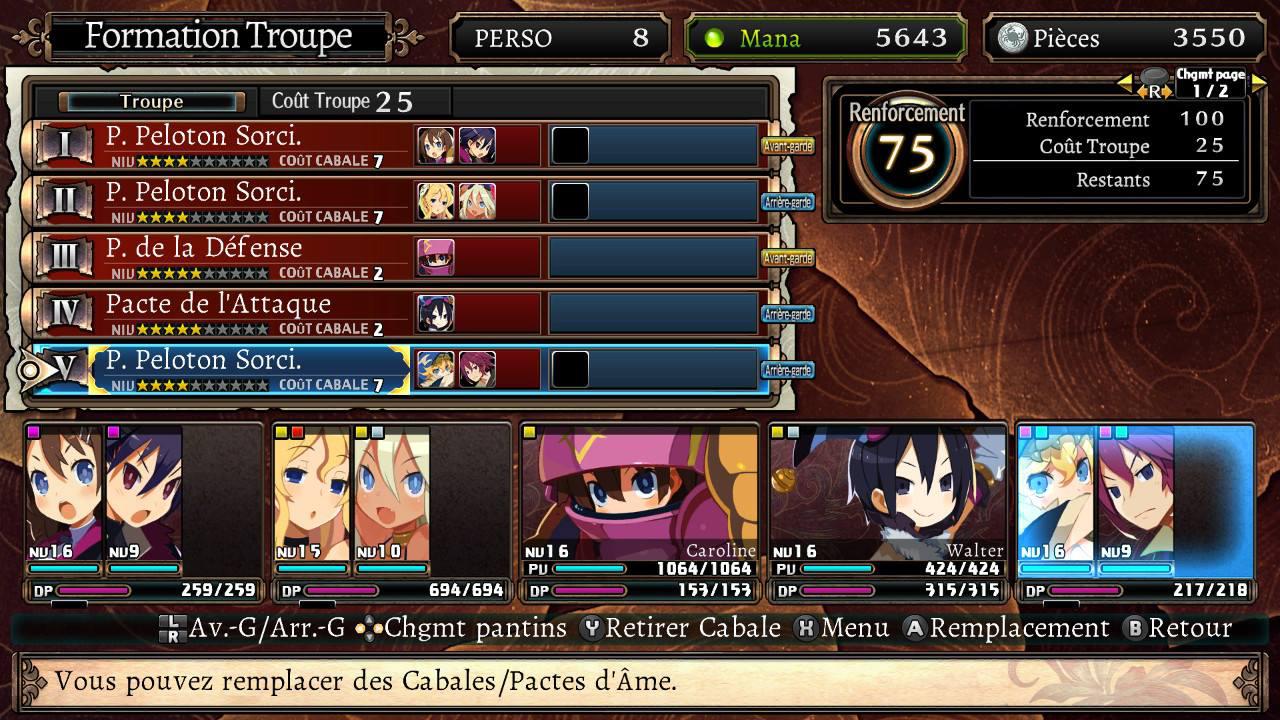Image resolution: width=1280 pixels, height=720 pixels.
Task: Toggle the Avant-garde tag on row I
Action: pyautogui.click(x=788, y=146)
